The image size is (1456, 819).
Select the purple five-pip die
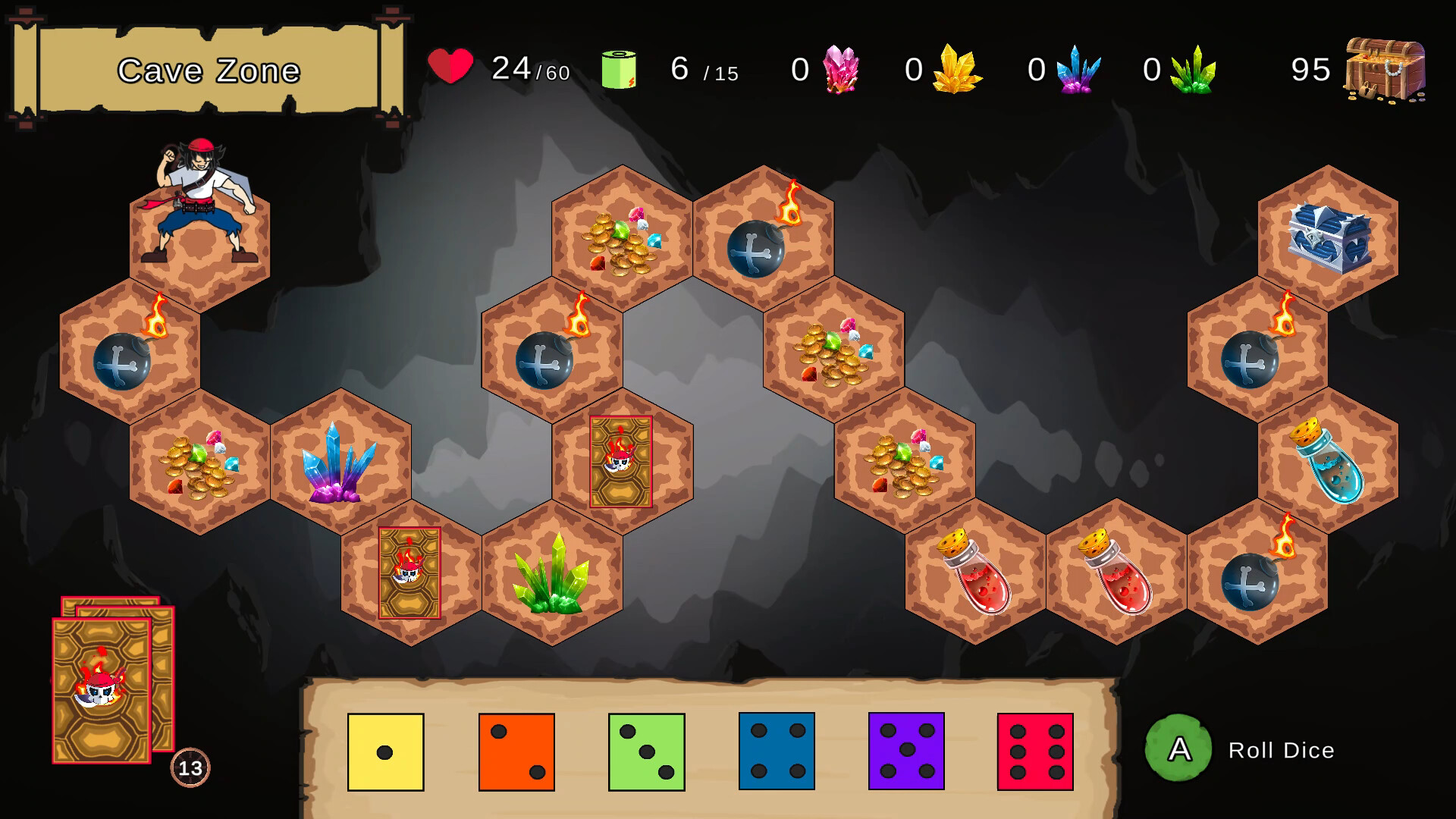[x=906, y=751]
